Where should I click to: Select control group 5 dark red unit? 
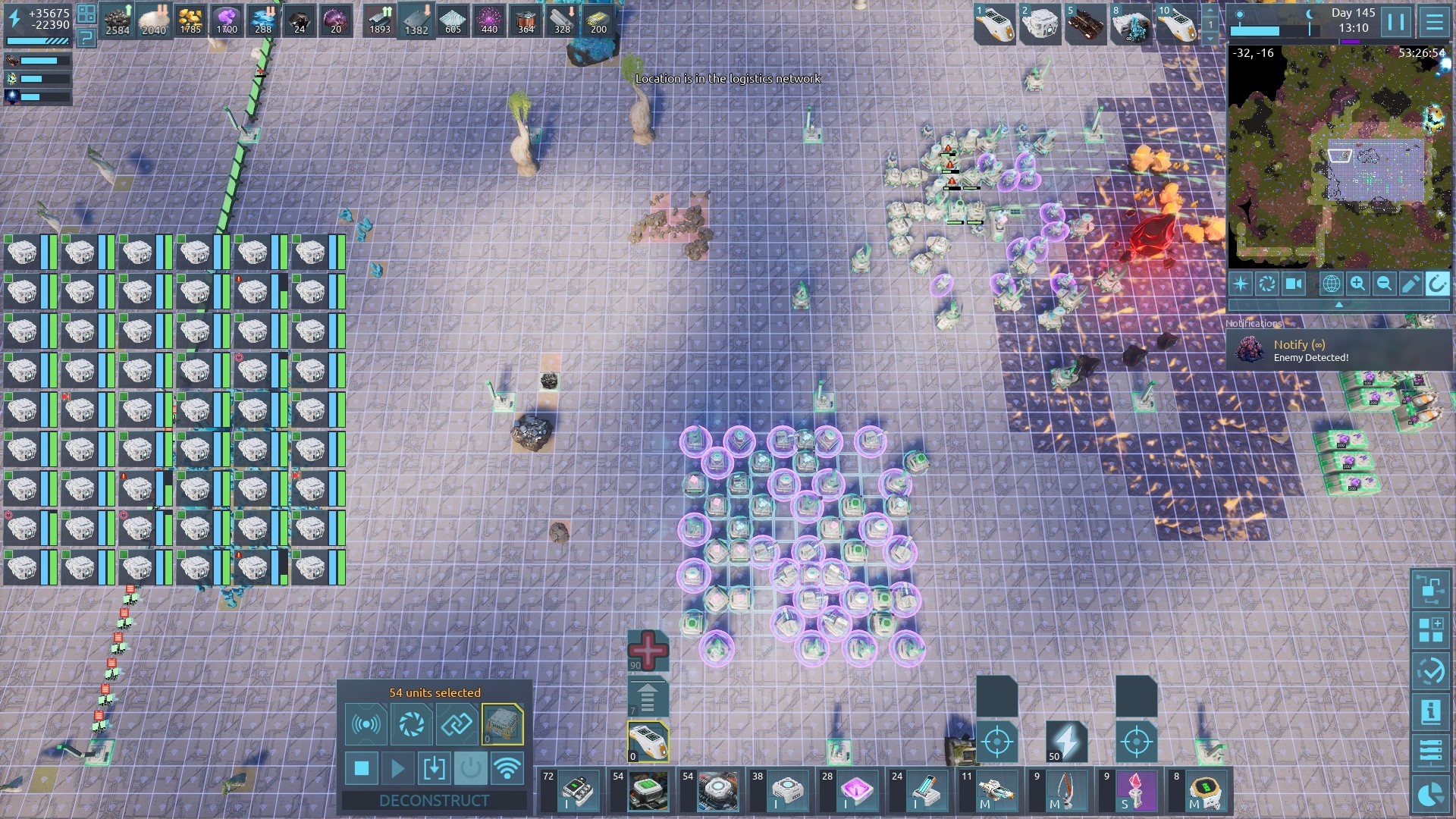(x=1085, y=24)
